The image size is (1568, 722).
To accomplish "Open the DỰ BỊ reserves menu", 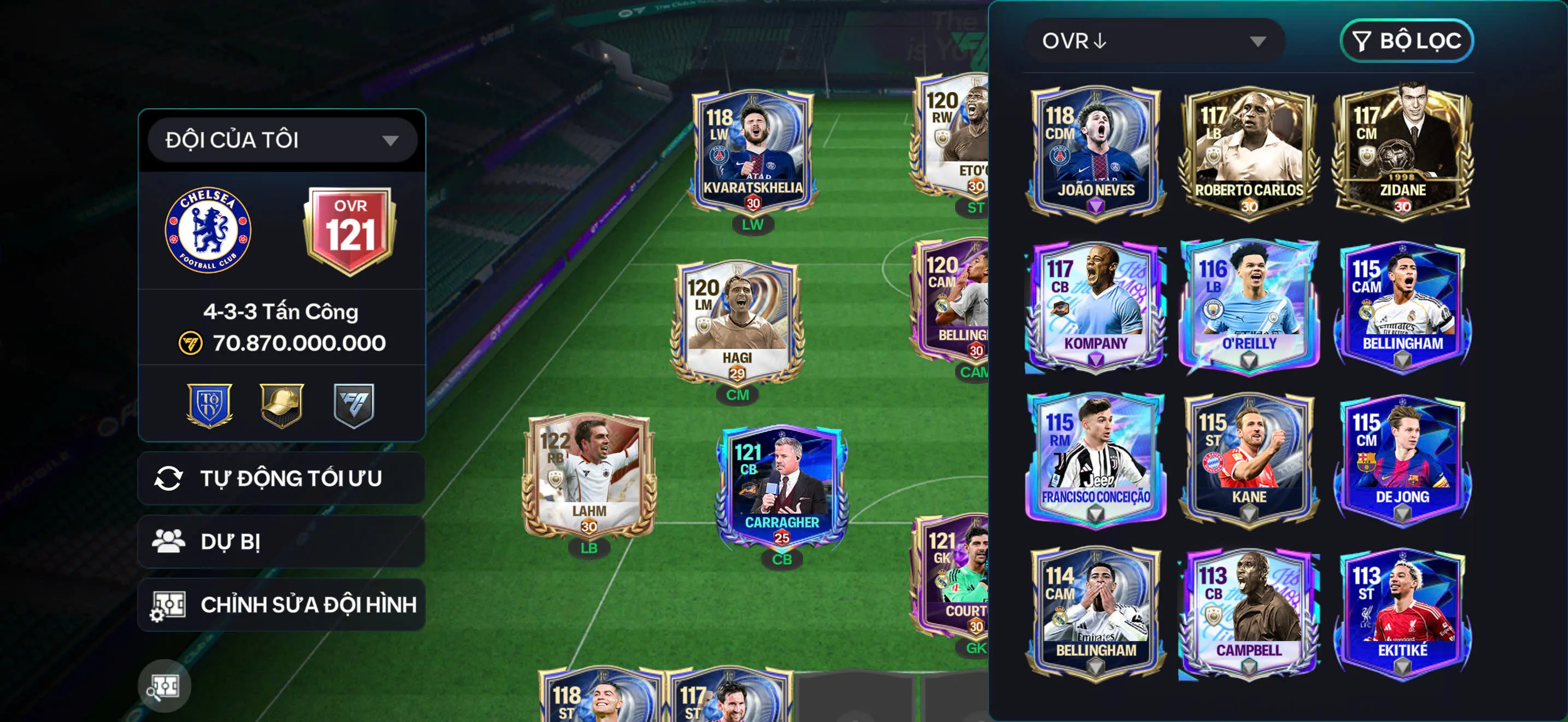I will pos(282,542).
